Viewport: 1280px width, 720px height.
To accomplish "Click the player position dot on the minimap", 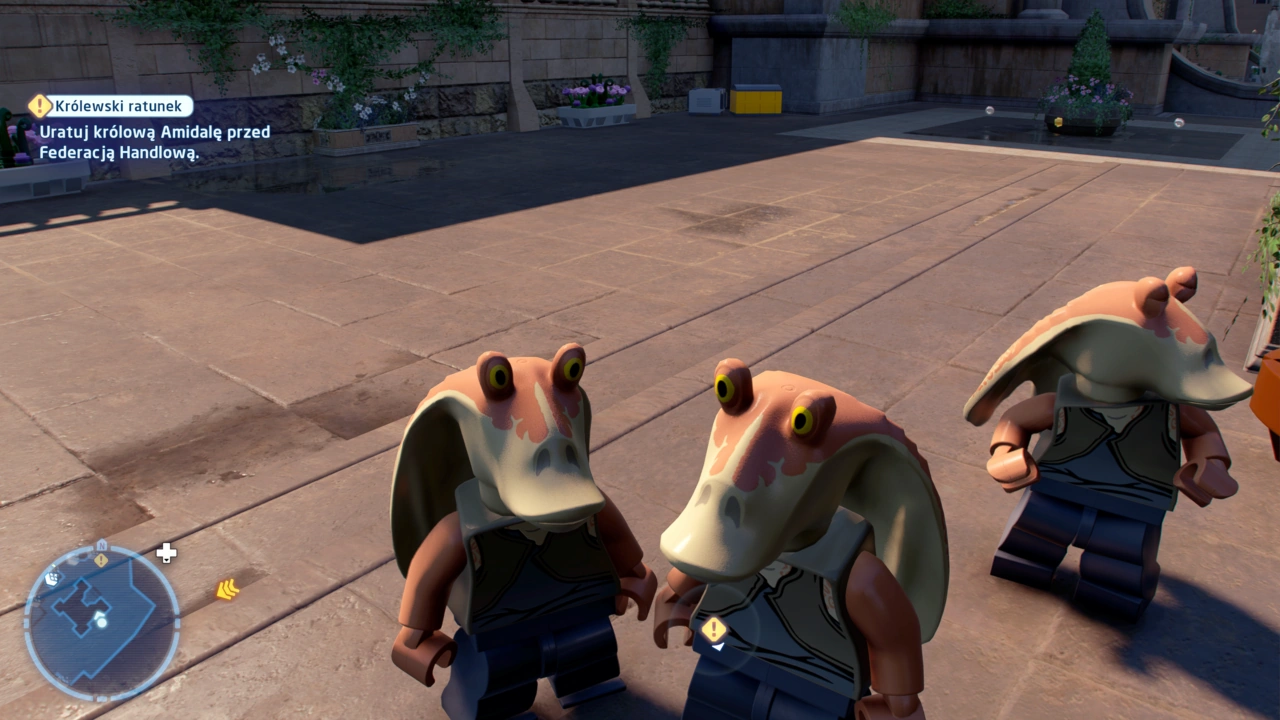I will pyautogui.click(x=102, y=622).
